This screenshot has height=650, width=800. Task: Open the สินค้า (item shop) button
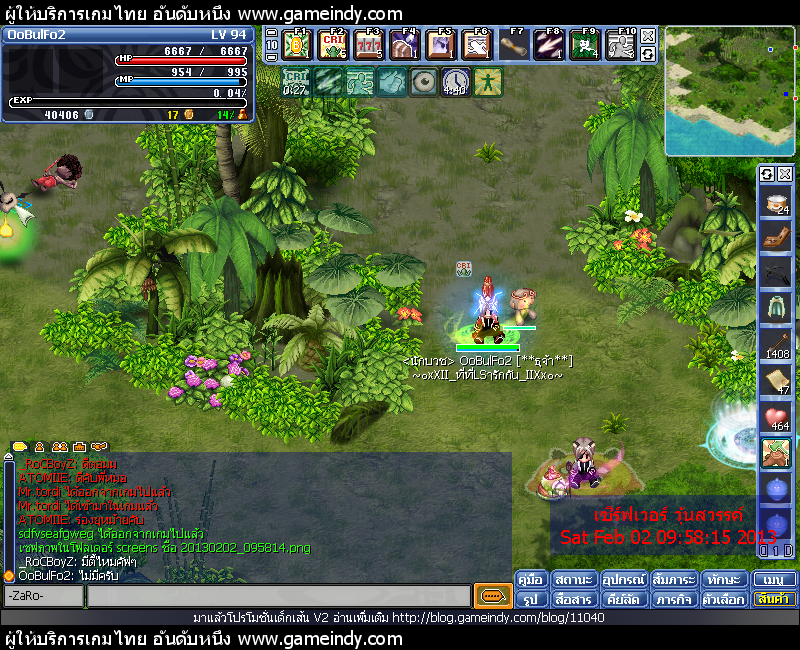tap(775, 599)
